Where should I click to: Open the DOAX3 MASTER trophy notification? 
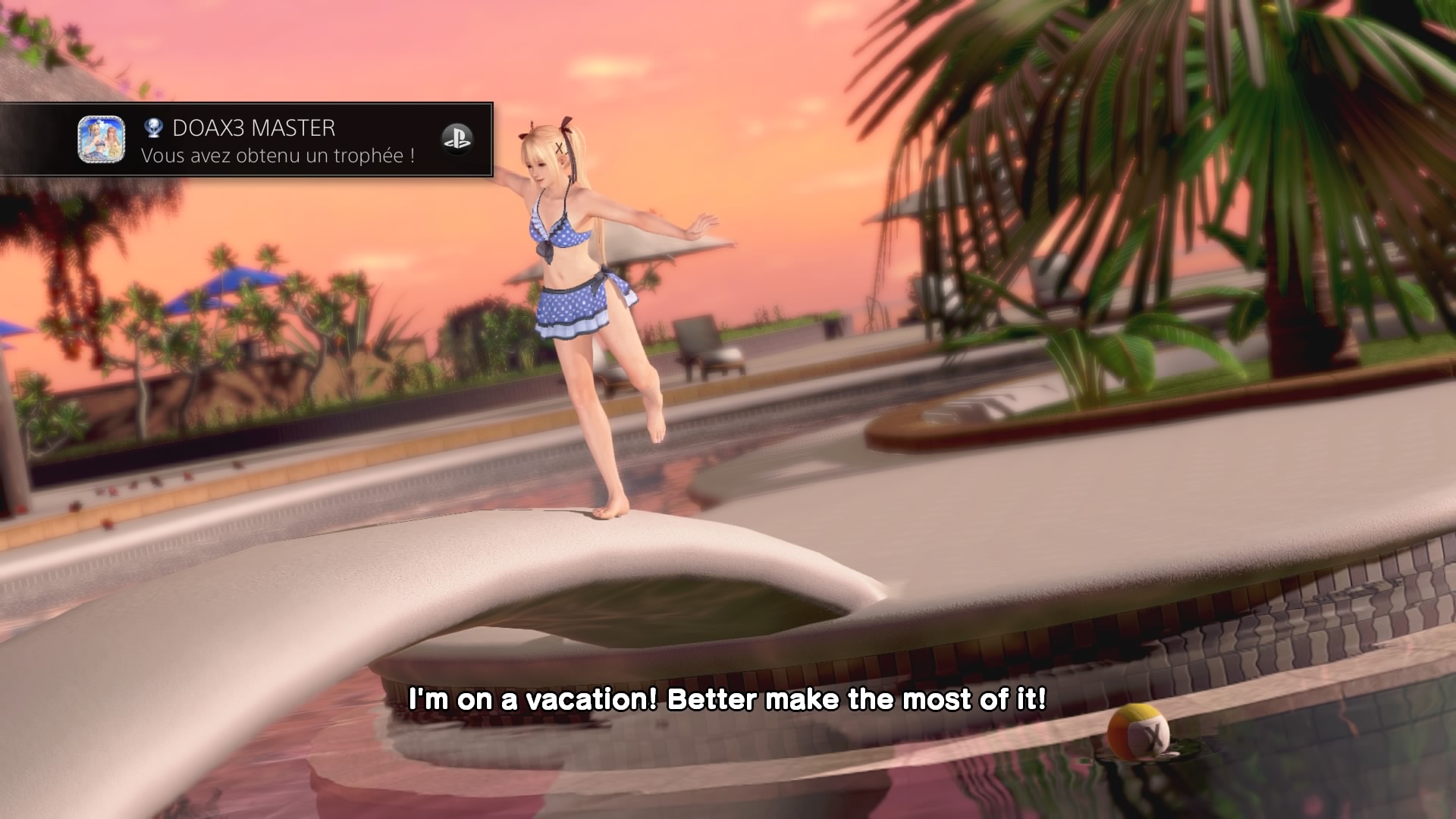[278, 140]
